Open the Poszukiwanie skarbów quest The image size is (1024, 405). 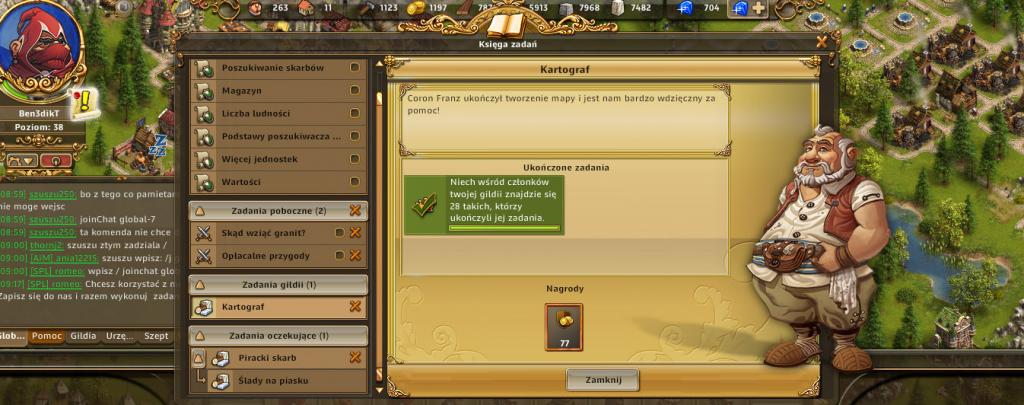click(272, 67)
